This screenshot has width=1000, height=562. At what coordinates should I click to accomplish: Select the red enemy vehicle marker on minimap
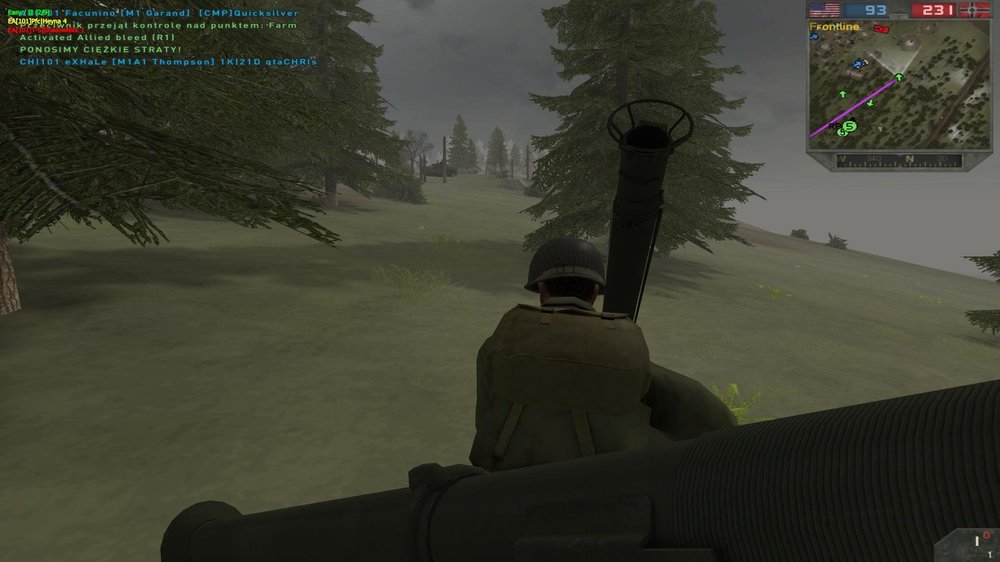click(x=881, y=29)
